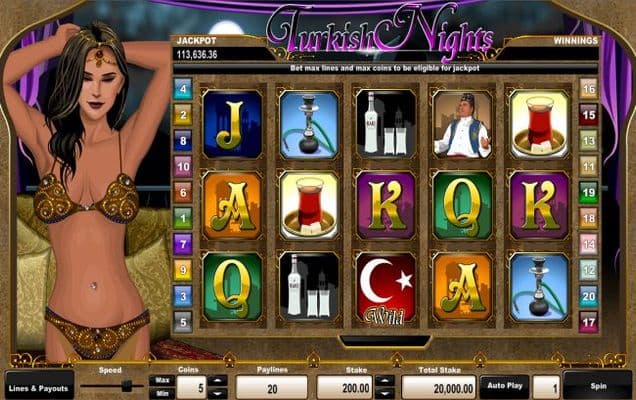Image resolution: width=636 pixels, height=400 pixels.
Task: Activate payline number 15
Action: point(588,114)
